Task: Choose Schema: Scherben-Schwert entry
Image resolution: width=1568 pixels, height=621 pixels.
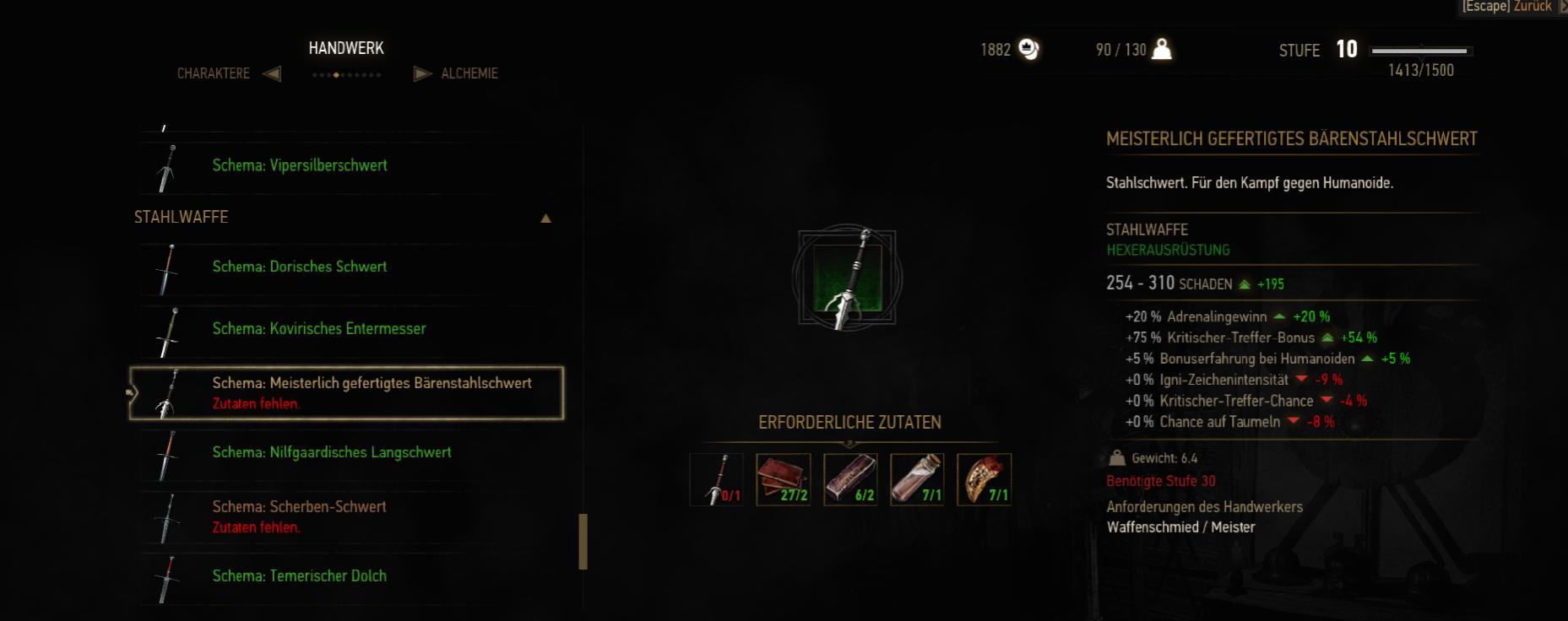Action: pos(299,507)
